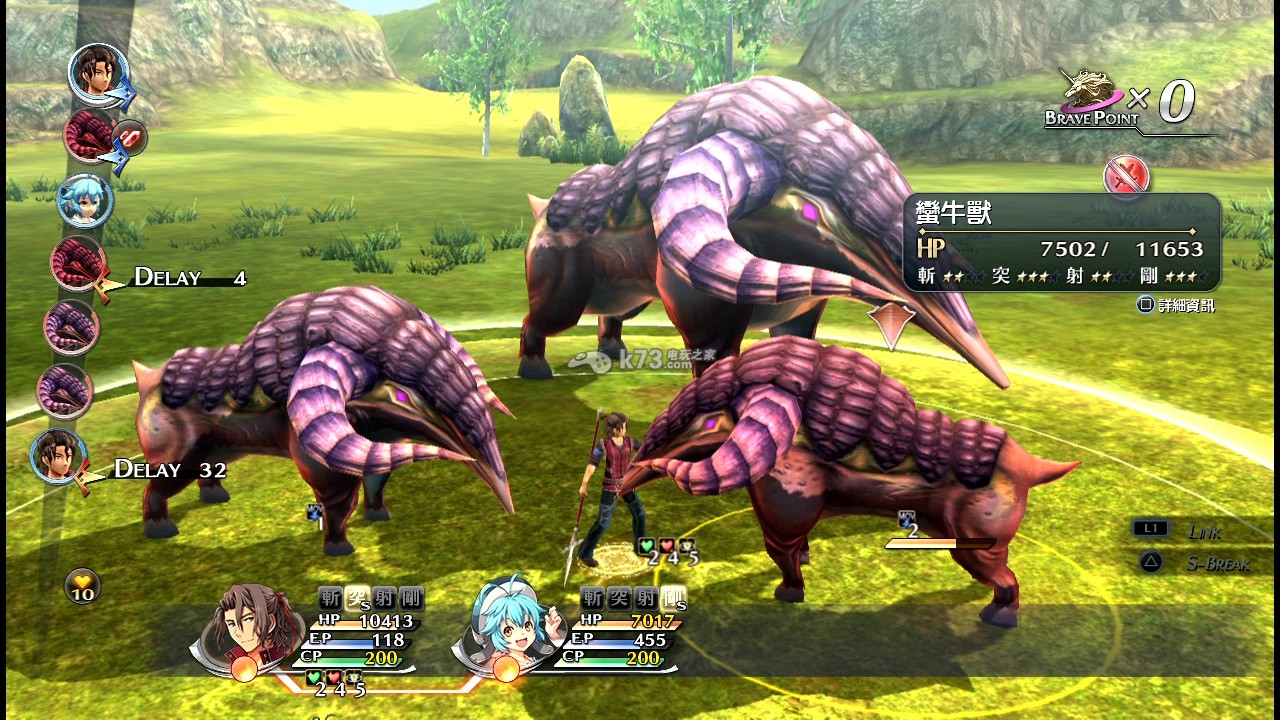Open the Brave Point dragon emblem
Screen dimensions: 1280x720
(x=1092, y=93)
